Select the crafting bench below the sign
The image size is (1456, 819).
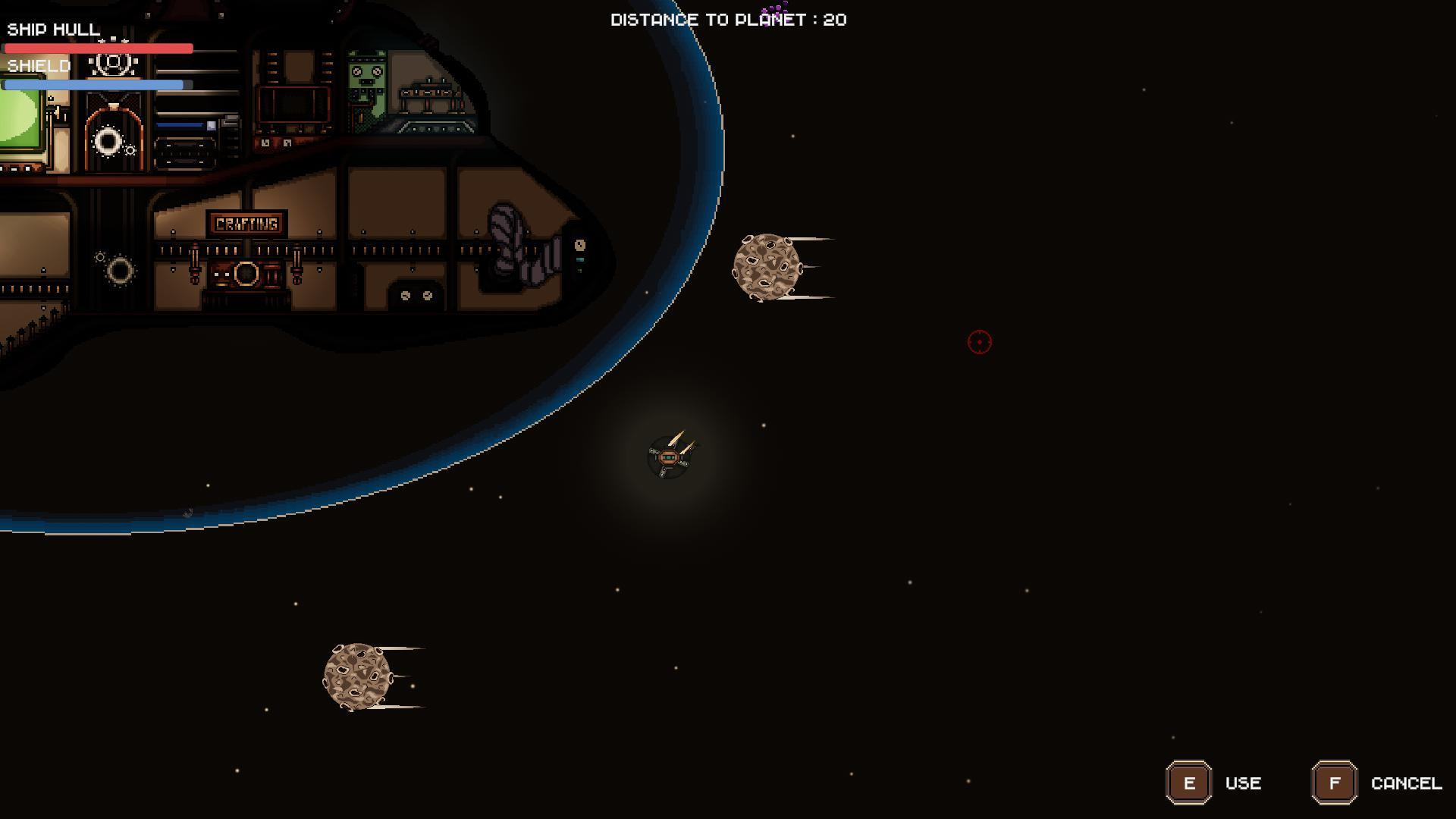click(x=246, y=275)
